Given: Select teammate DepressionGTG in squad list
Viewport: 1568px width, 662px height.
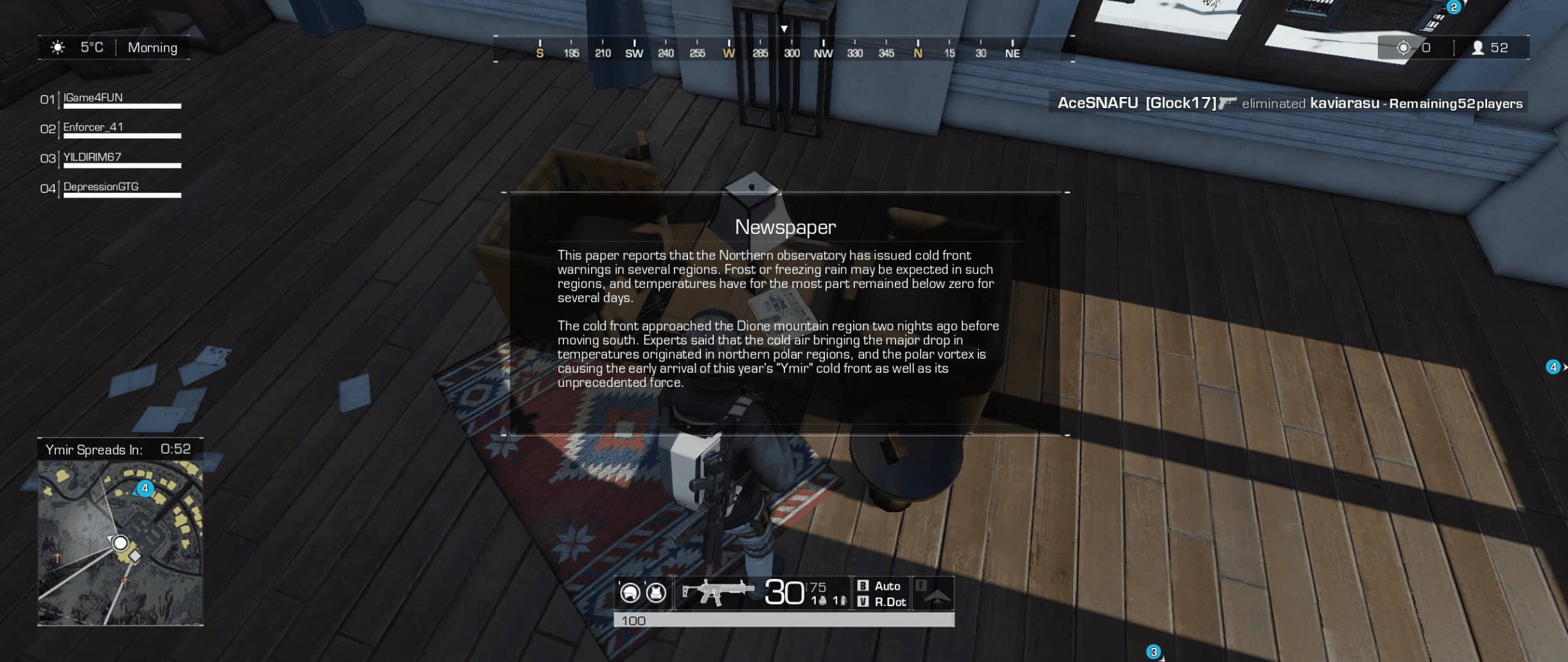Looking at the screenshot, I should pos(101,186).
